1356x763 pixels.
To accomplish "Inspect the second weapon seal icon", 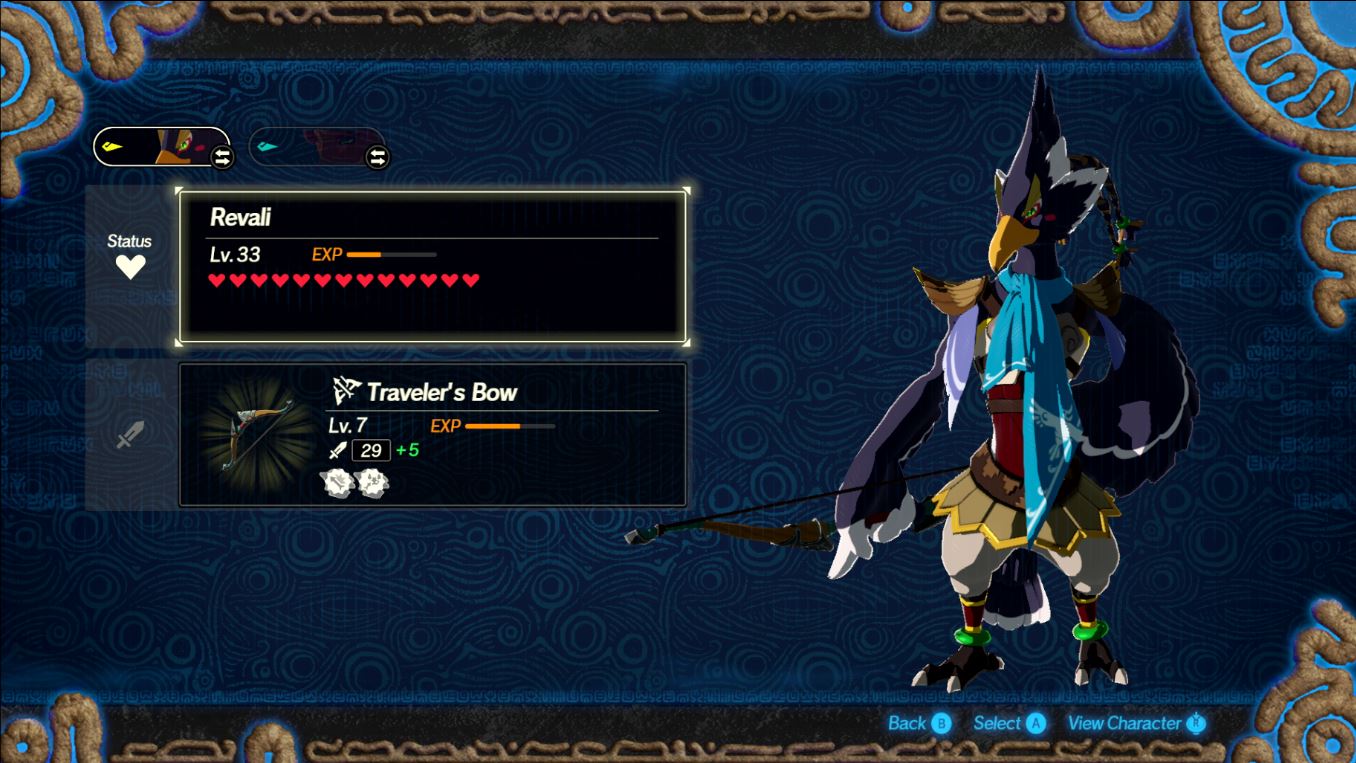I will tap(373, 483).
